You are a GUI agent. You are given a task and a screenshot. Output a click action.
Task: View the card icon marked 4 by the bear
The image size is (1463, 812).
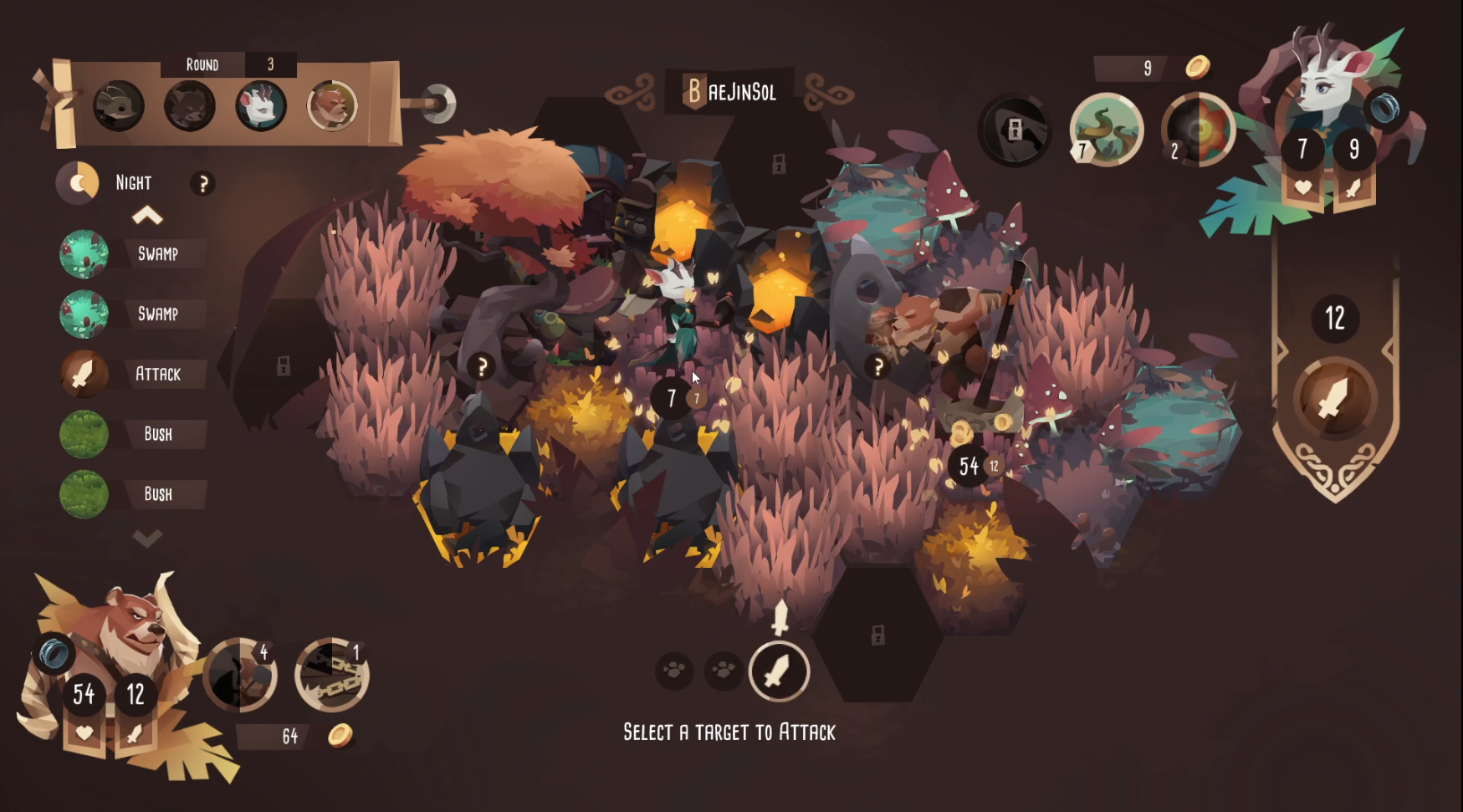(241, 675)
